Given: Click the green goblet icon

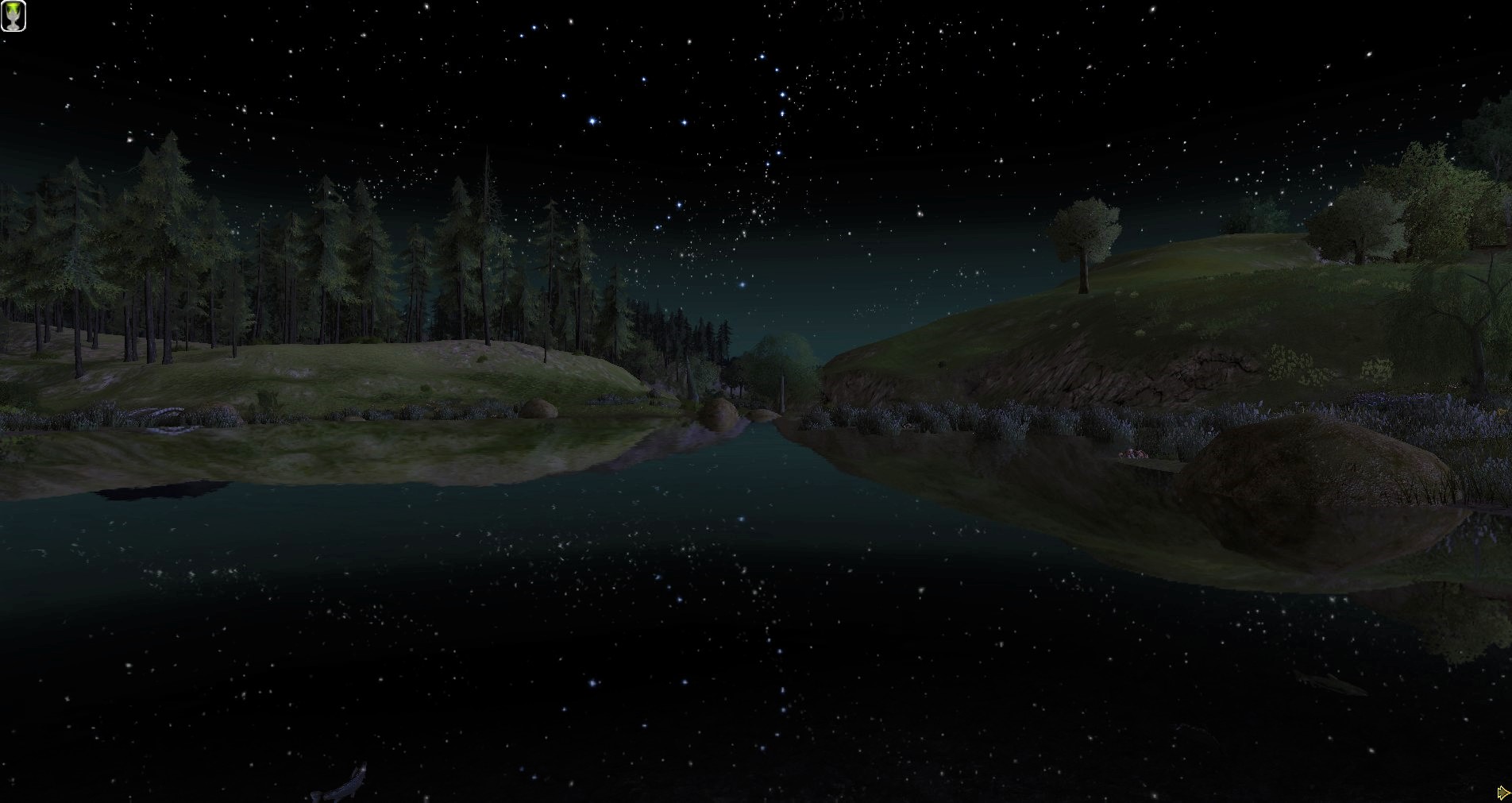Looking at the screenshot, I should click(13, 16).
